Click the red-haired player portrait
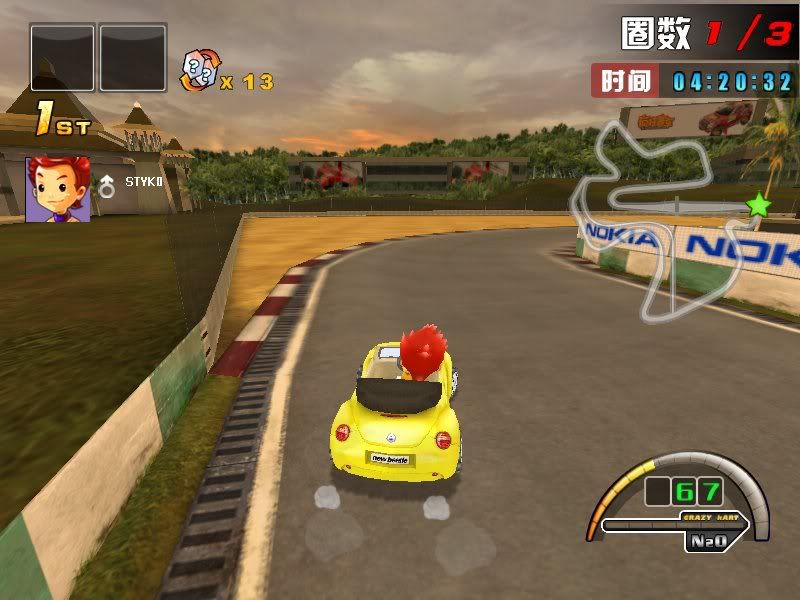Screen dimensions: 800x600 (58, 188)
